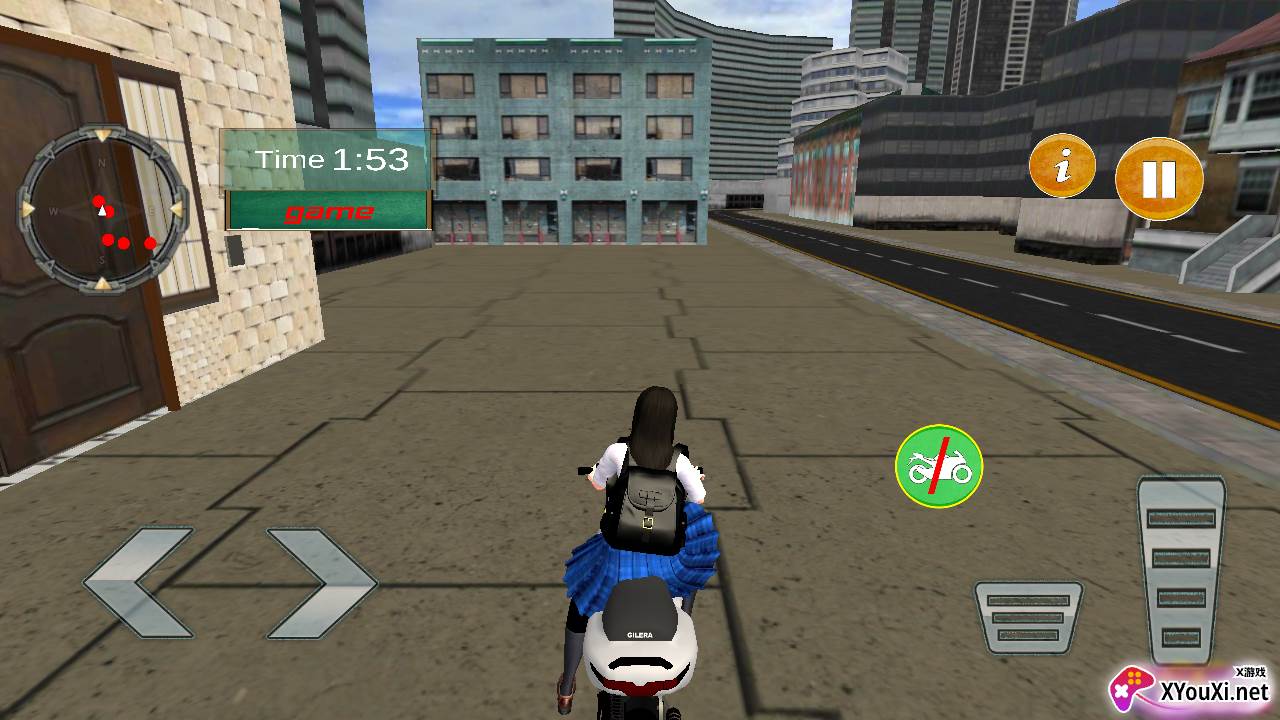Image resolution: width=1280 pixels, height=720 pixels.
Task: Apply the short brake pedal
Action: (1028, 617)
